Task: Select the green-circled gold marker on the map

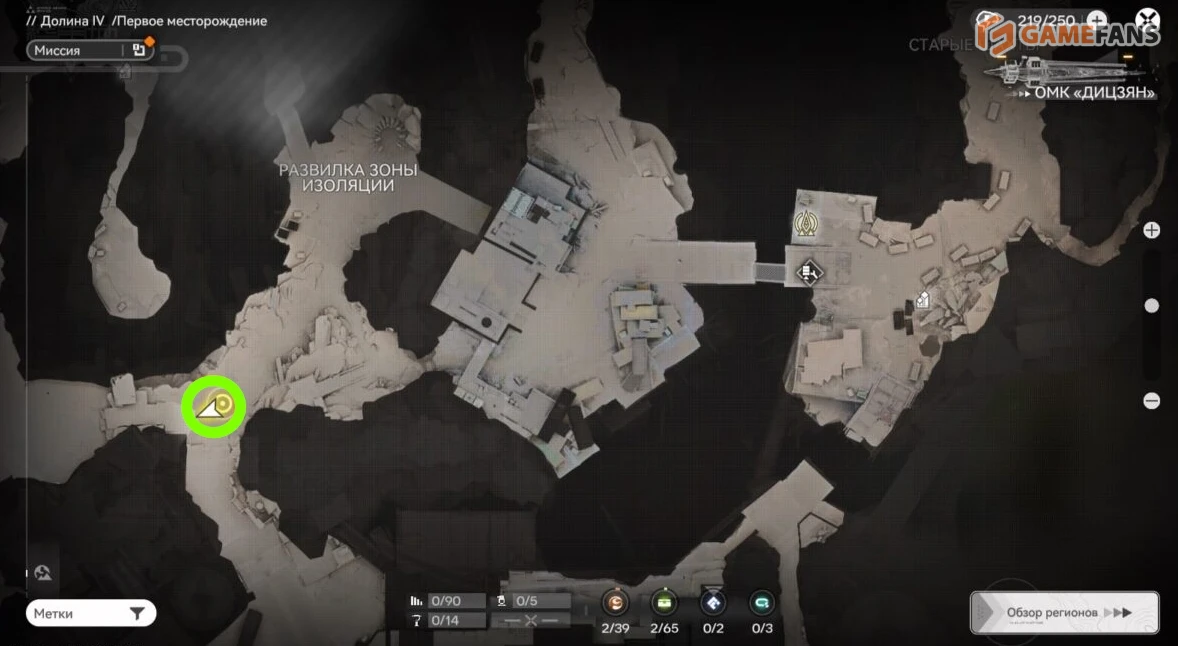Action: pos(214,407)
